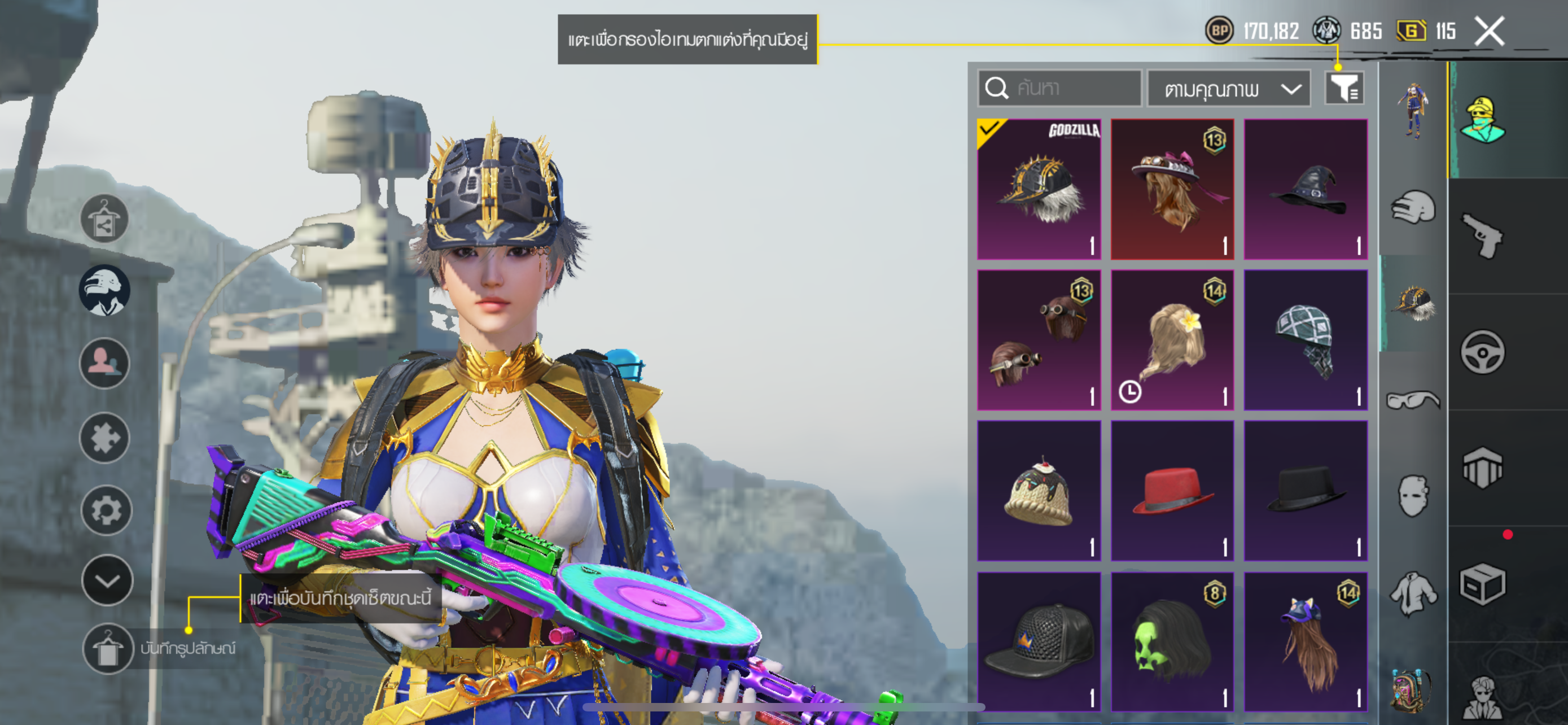Switch to the shirt clothing category
This screenshot has width=1568, height=725.
tap(1412, 593)
